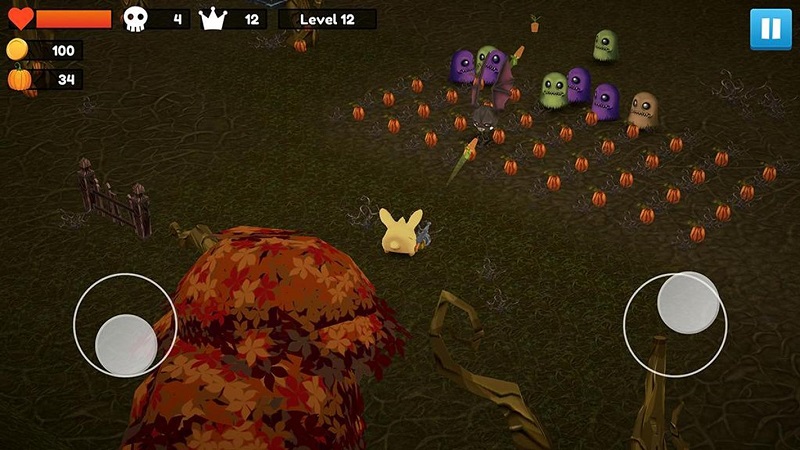Tap the left movement joystick knob
The image size is (800, 450).
127,345
